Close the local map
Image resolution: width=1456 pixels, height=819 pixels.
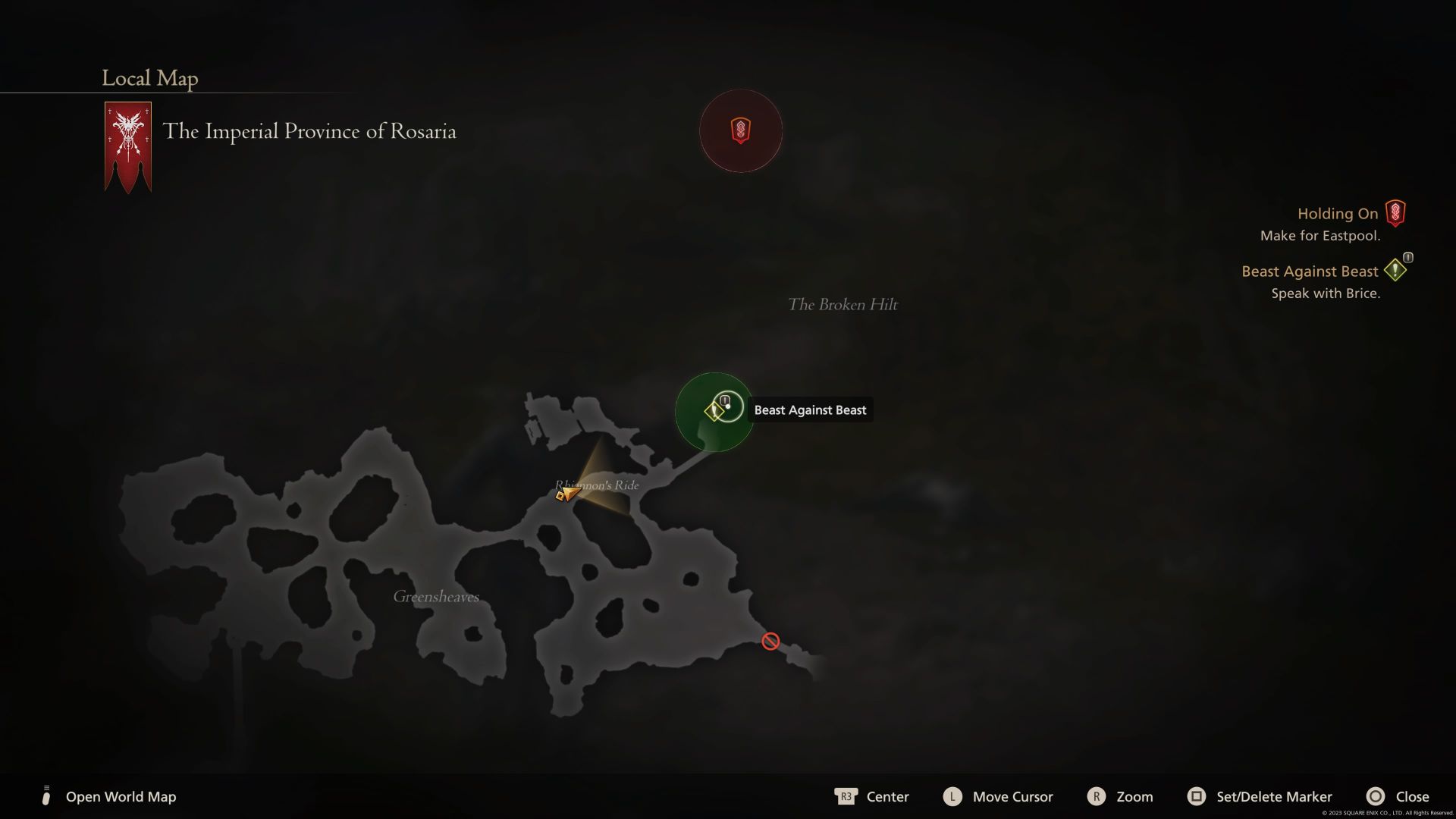1411,796
